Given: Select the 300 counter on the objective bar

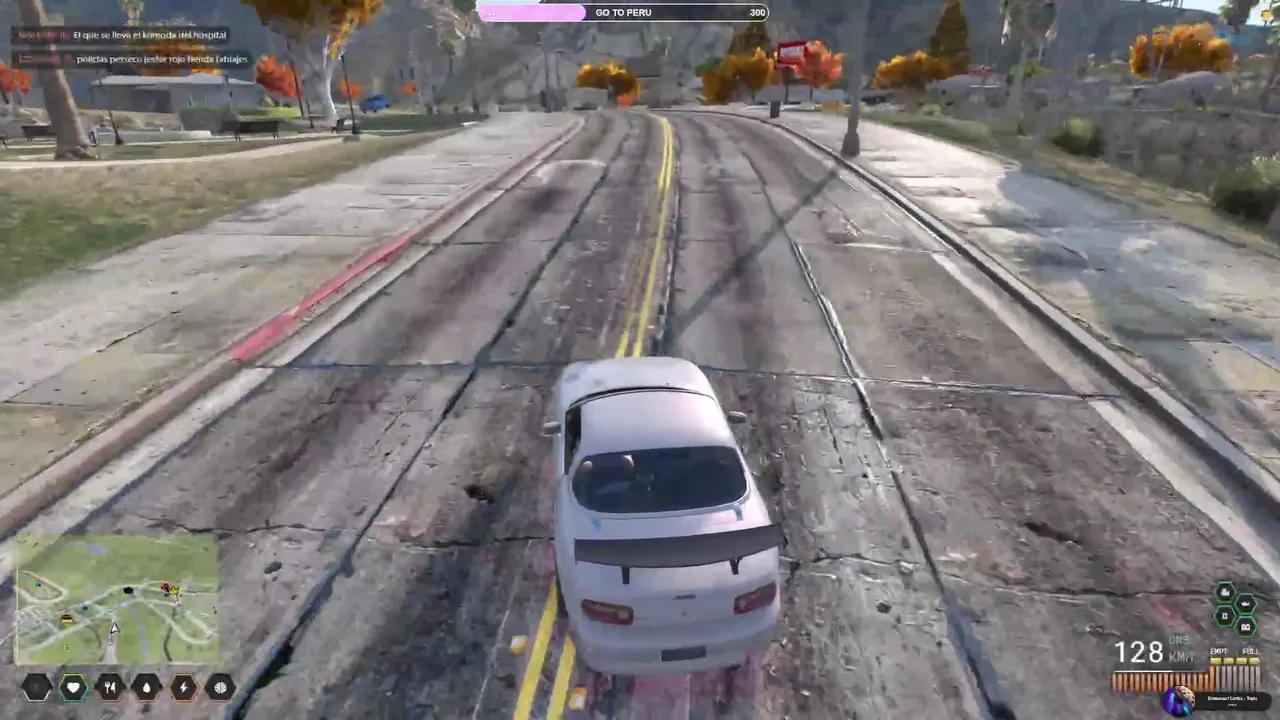Looking at the screenshot, I should [757, 12].
